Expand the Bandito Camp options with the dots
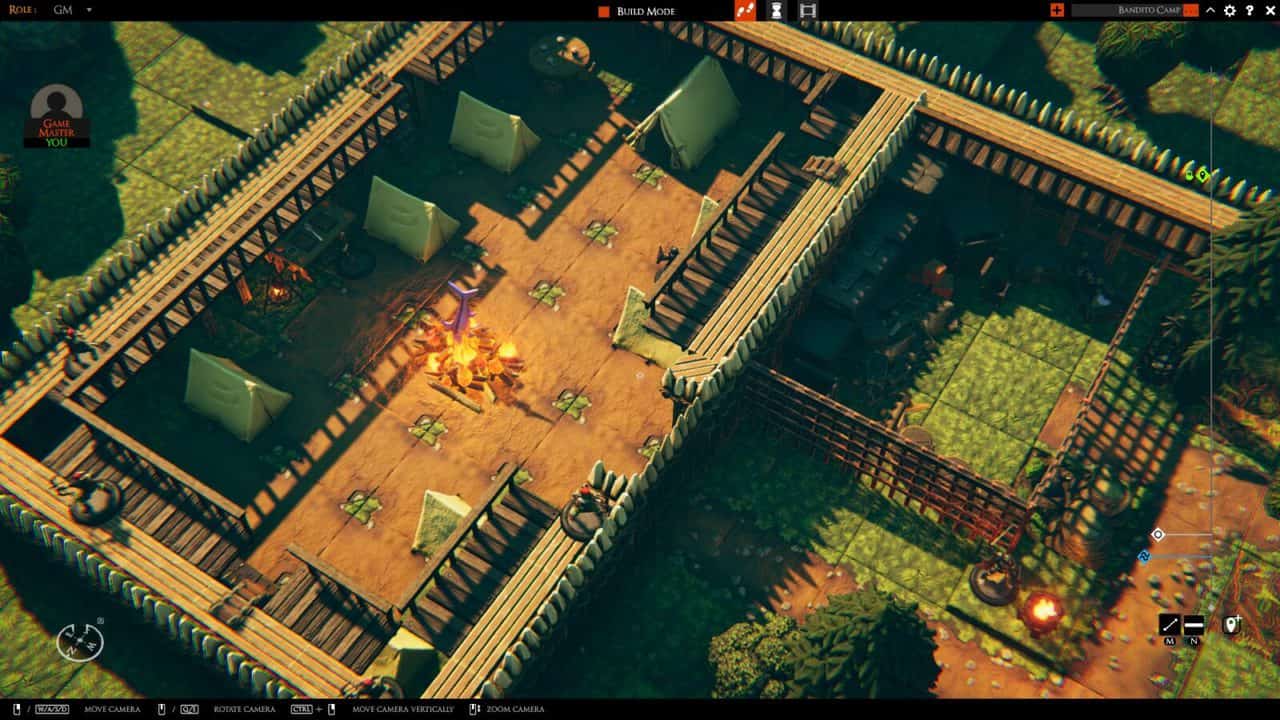Screen dimensions: 1280x720 pyautogui.click(x=1190, y=11)
